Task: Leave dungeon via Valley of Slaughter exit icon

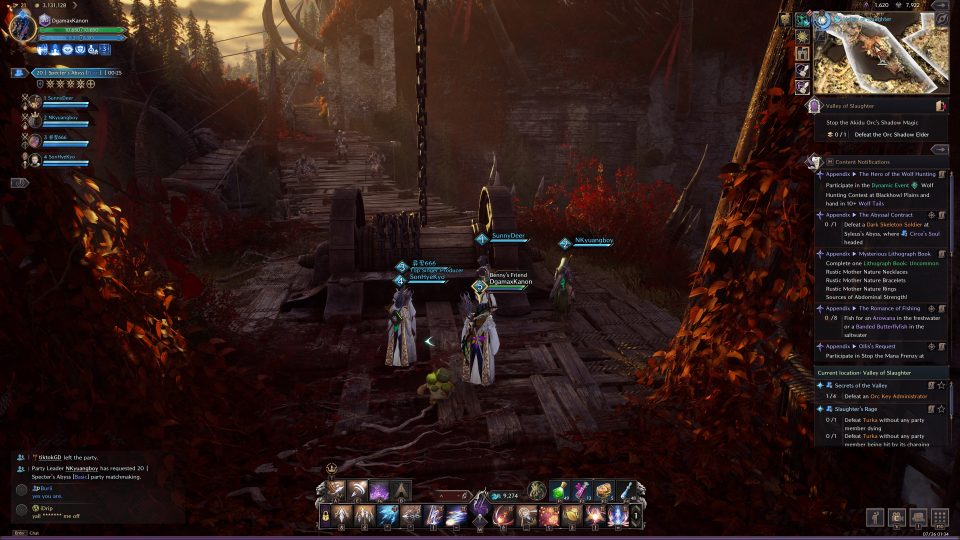Action: pyautogui.click(x=940, y=105)
